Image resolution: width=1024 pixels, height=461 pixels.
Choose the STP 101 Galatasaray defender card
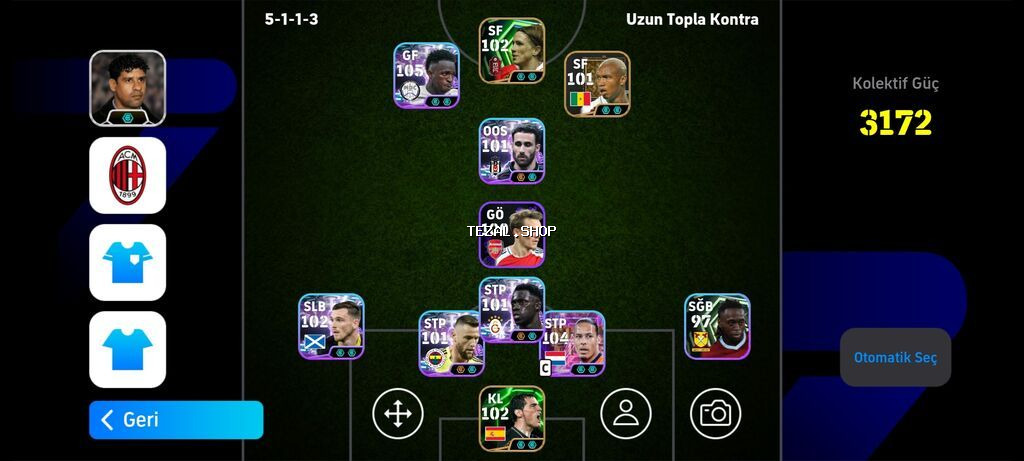click(512, 310)
